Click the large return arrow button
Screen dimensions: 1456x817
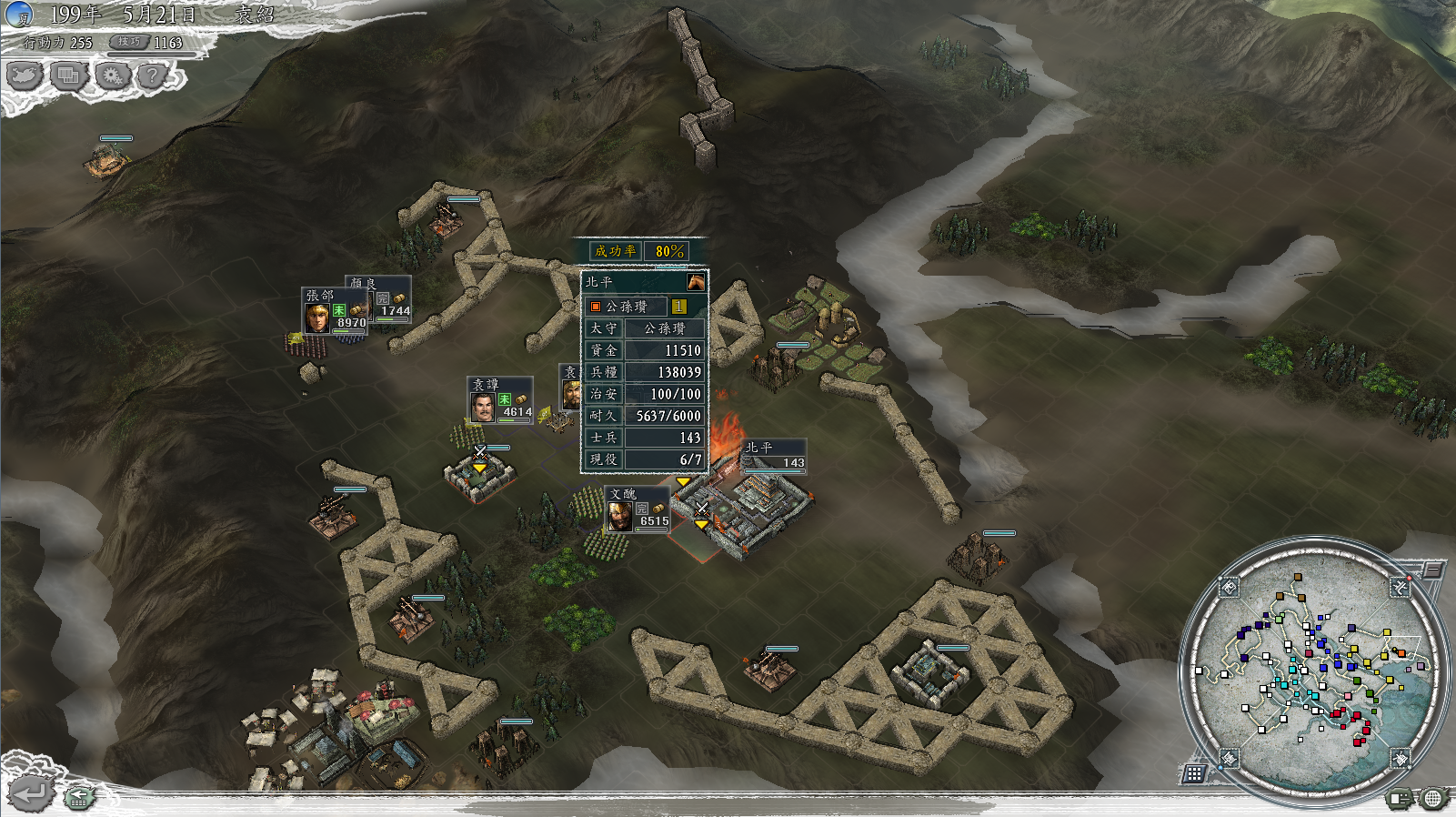click(30, 794)
